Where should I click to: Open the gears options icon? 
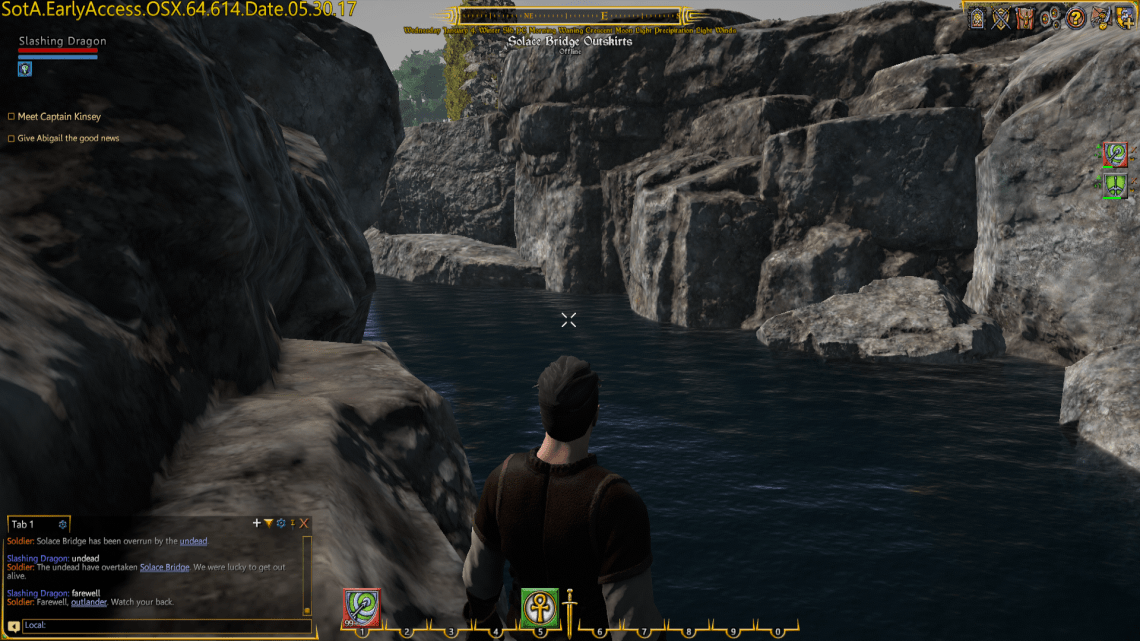coord(1050,17)
